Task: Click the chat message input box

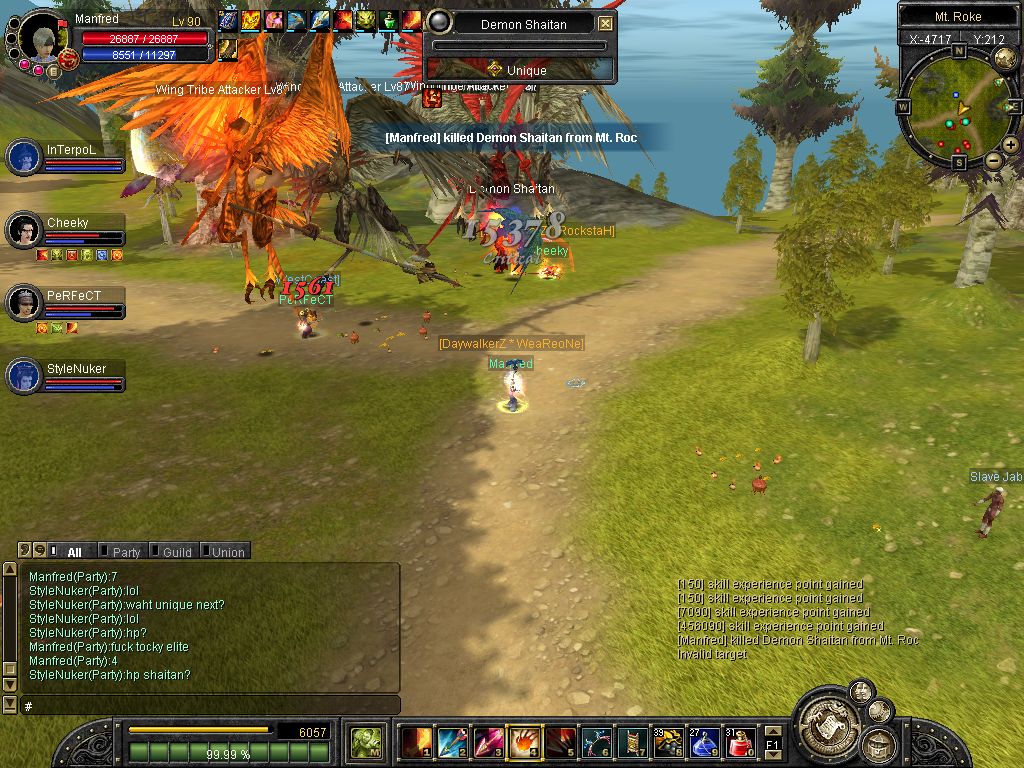Action: (210, 706)
